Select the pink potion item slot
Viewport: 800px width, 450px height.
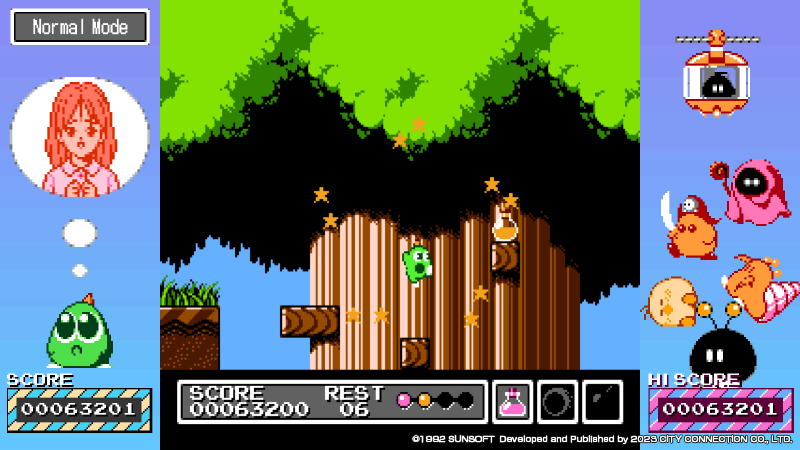click(x=512, y=402)
